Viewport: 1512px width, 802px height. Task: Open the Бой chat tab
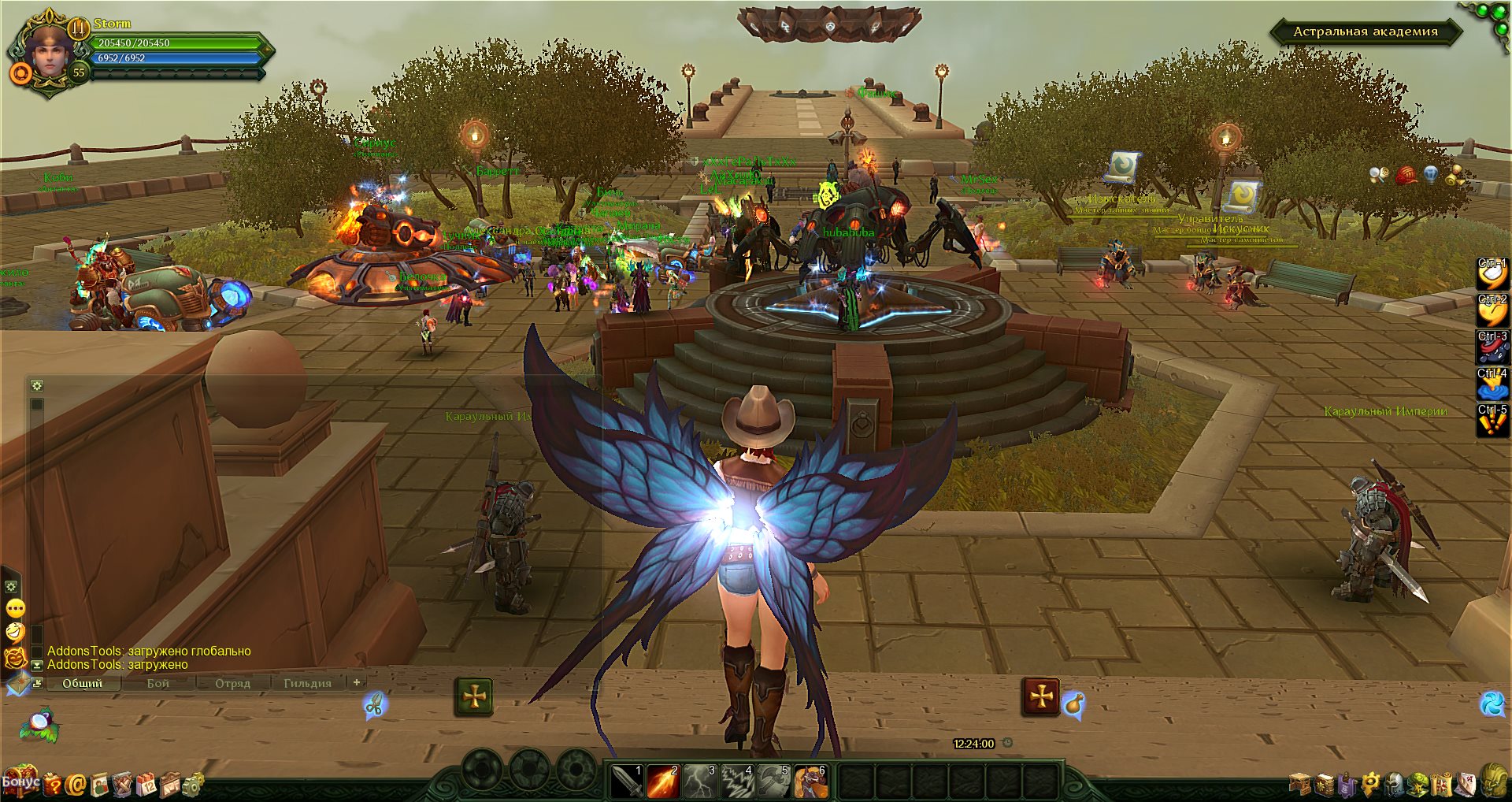pos(157,683)
